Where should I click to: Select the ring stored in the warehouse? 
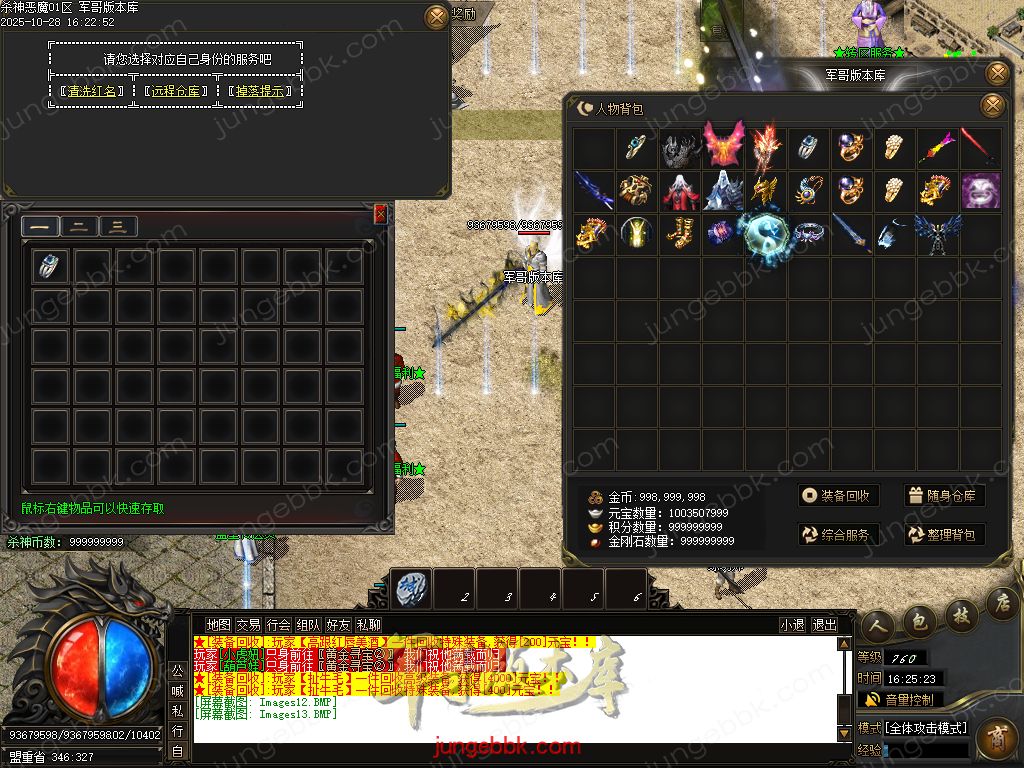tap(49, 265)
